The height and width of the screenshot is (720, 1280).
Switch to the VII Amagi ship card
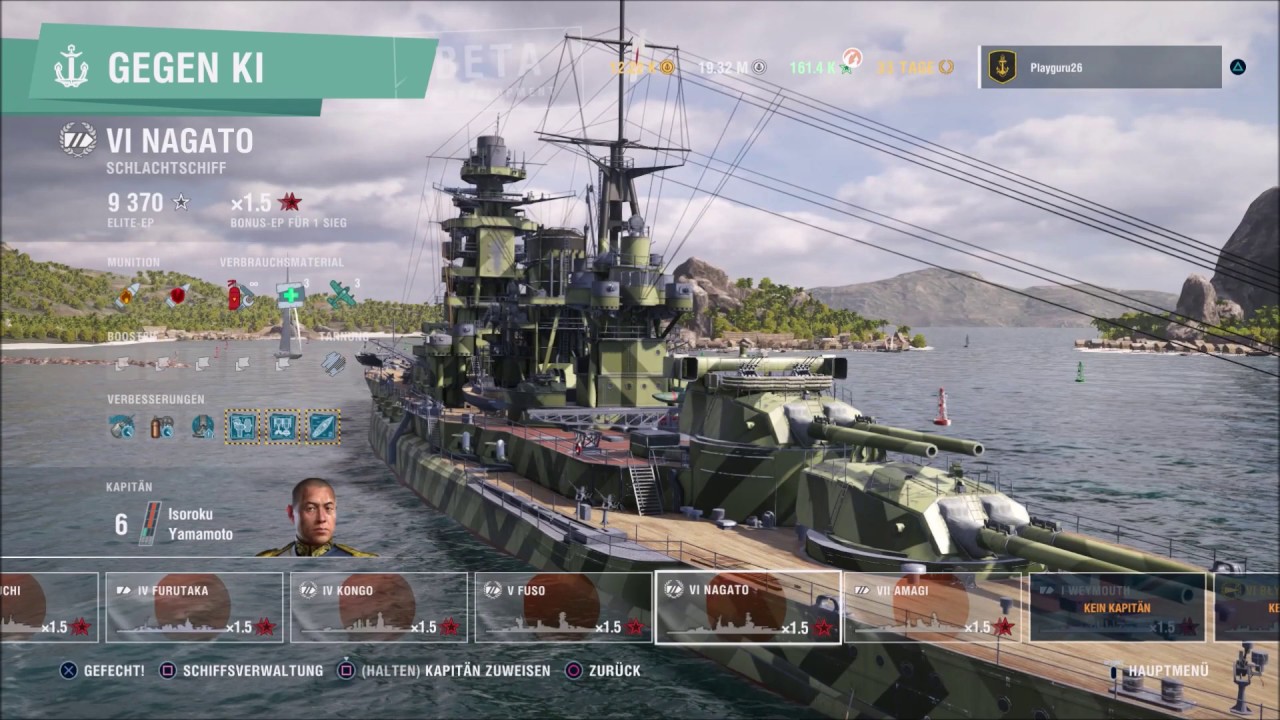tap(932, 607)
